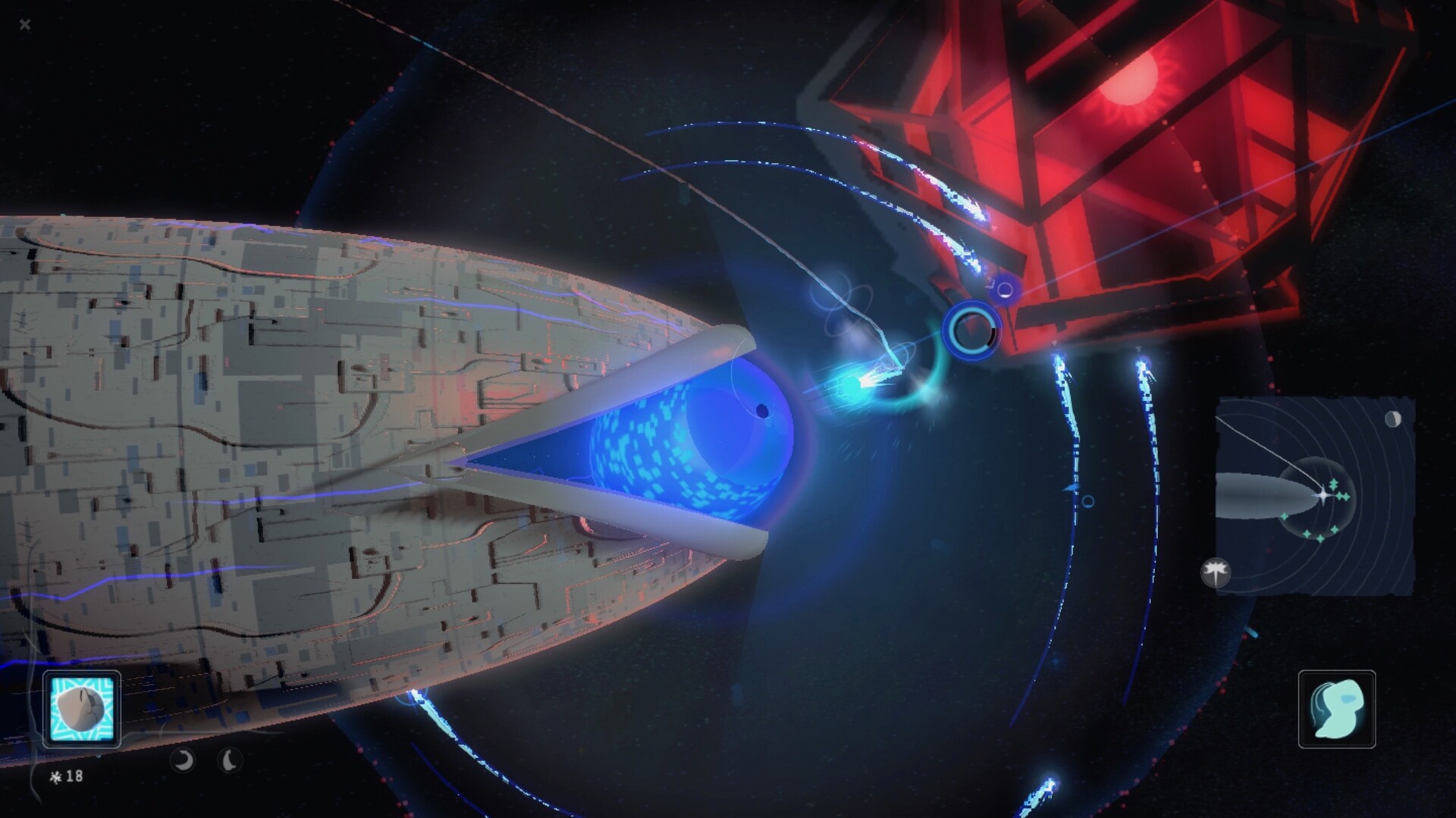Toggle the left crescent moon indicator
The width and height of the screenshot is (1456, 818).
click(x=182, y=760)
